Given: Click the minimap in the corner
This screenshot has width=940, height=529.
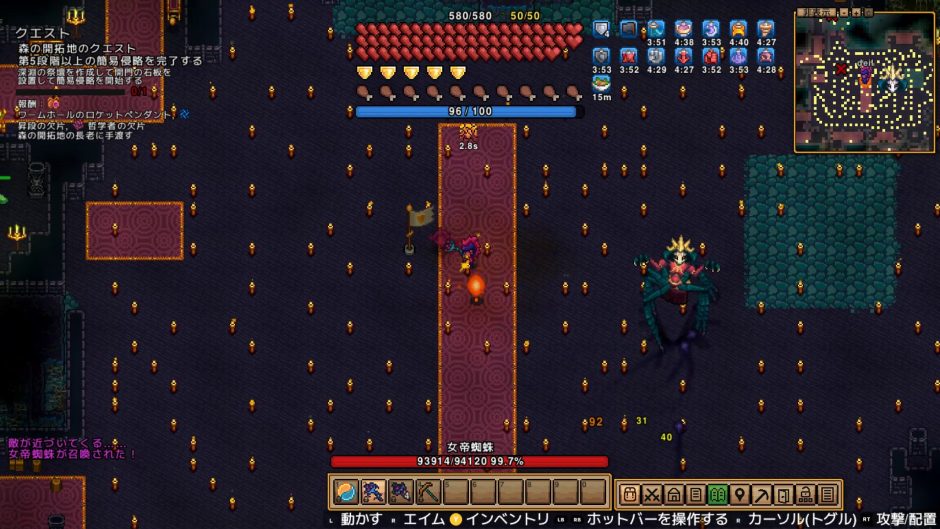Looking at the screenshot, I should click(x=865, y=86).
